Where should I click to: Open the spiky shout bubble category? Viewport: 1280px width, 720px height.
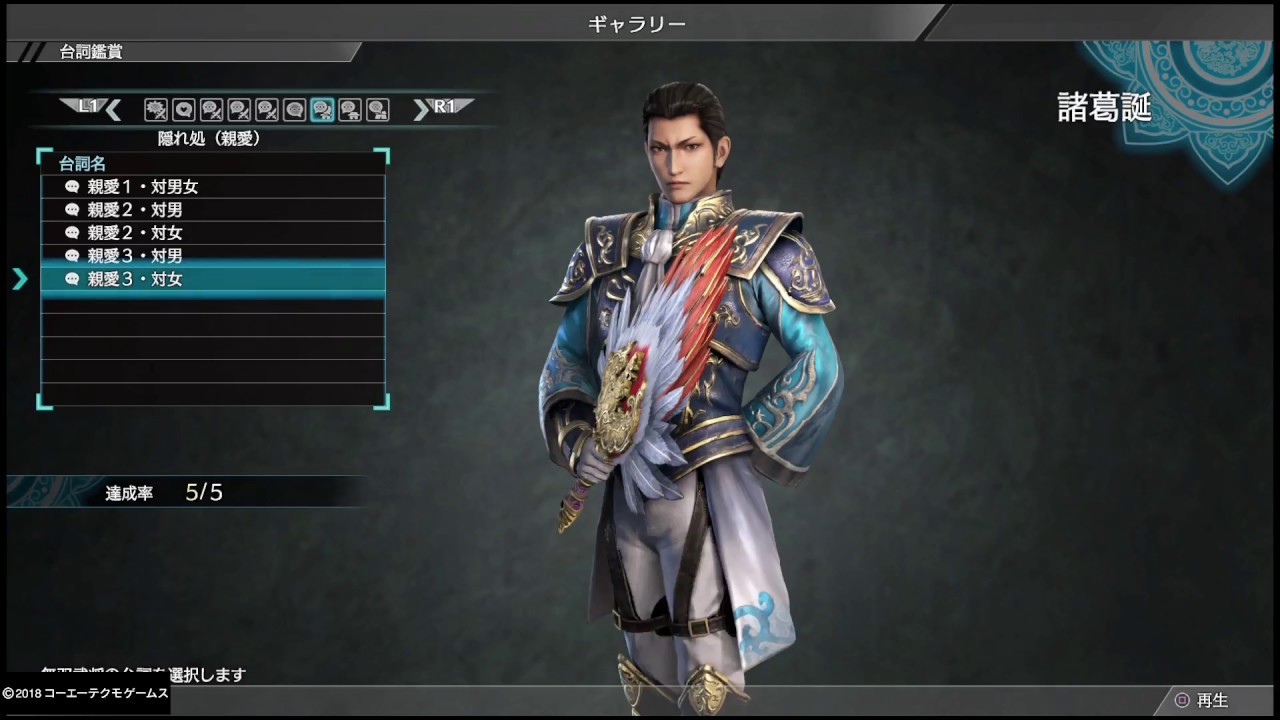pos(156,109)
